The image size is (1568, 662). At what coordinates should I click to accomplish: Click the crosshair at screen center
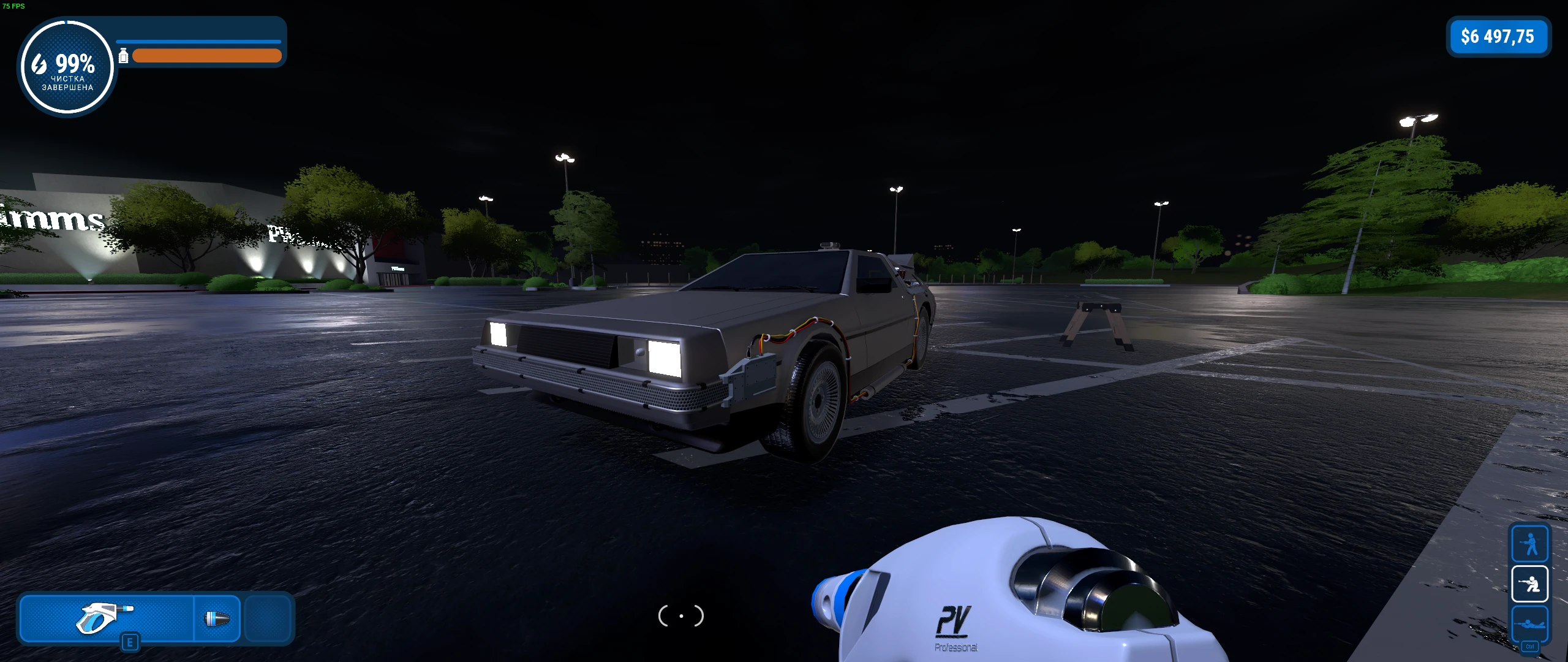(680, 616)
